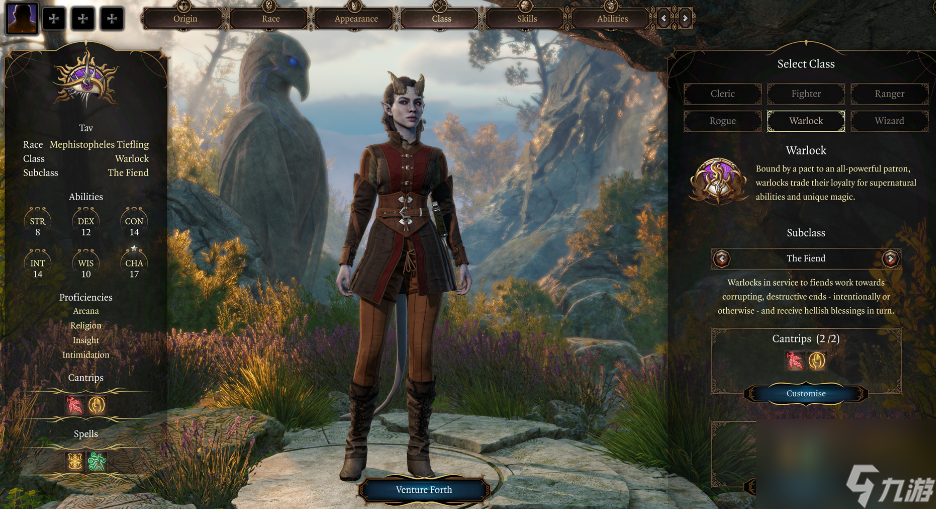Show the Abilities tab
Screen dimensions: 936x509
[612, 18]
